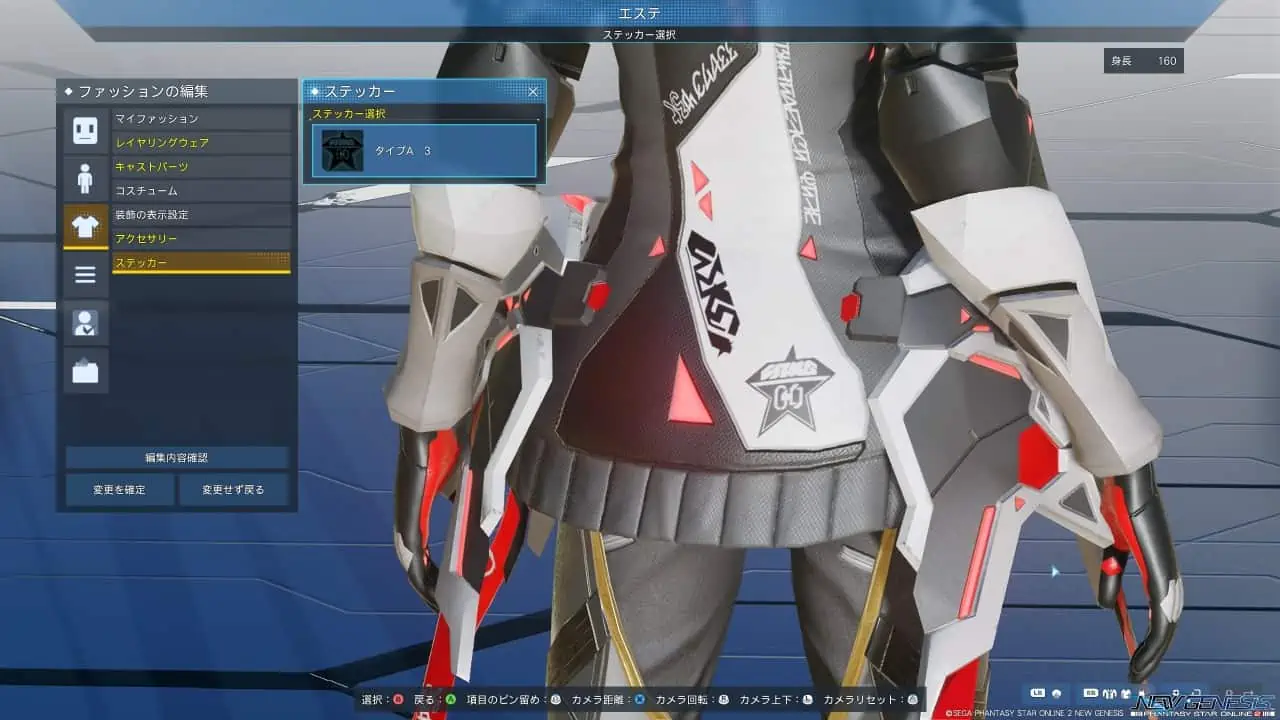Open the コスチューム option
This screenshot has width=1280, height=720.
[201, 190]
